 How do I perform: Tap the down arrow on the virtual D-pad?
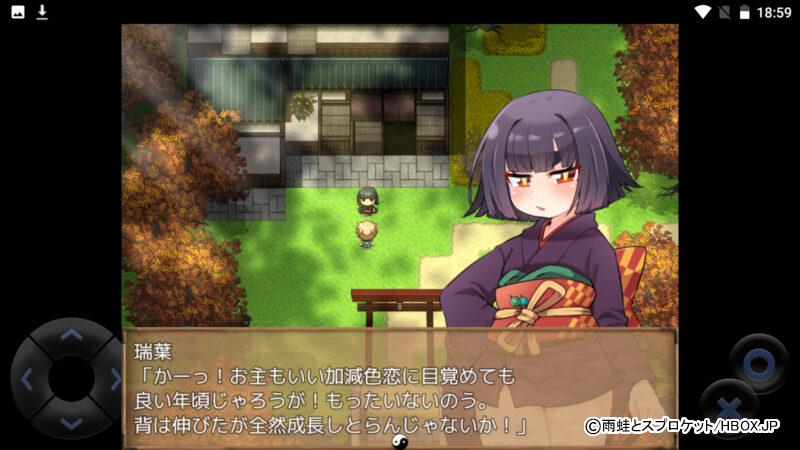click(x=70, y=422)
